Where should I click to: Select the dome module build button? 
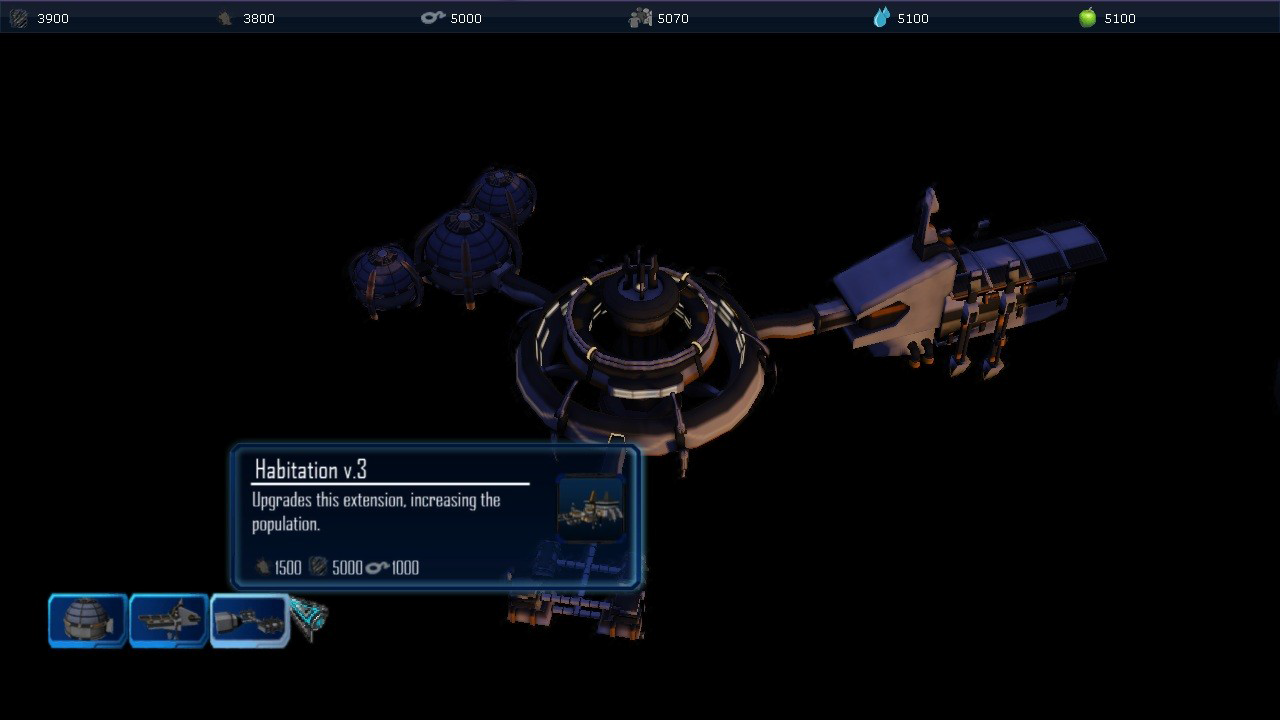pyautogui.click(x=88, y=620)
